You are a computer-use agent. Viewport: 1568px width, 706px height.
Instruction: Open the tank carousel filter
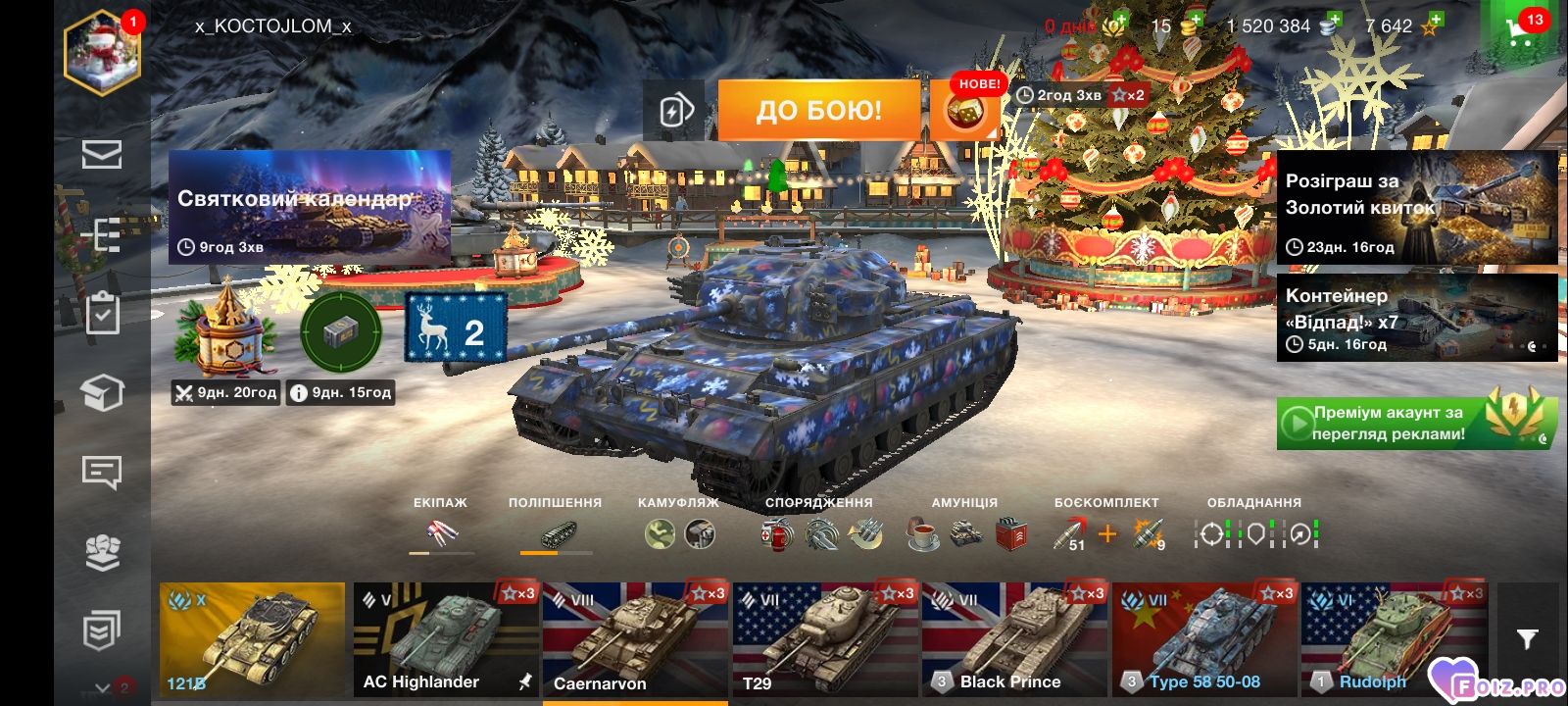pyautogui.click(x=1527, y=639)
